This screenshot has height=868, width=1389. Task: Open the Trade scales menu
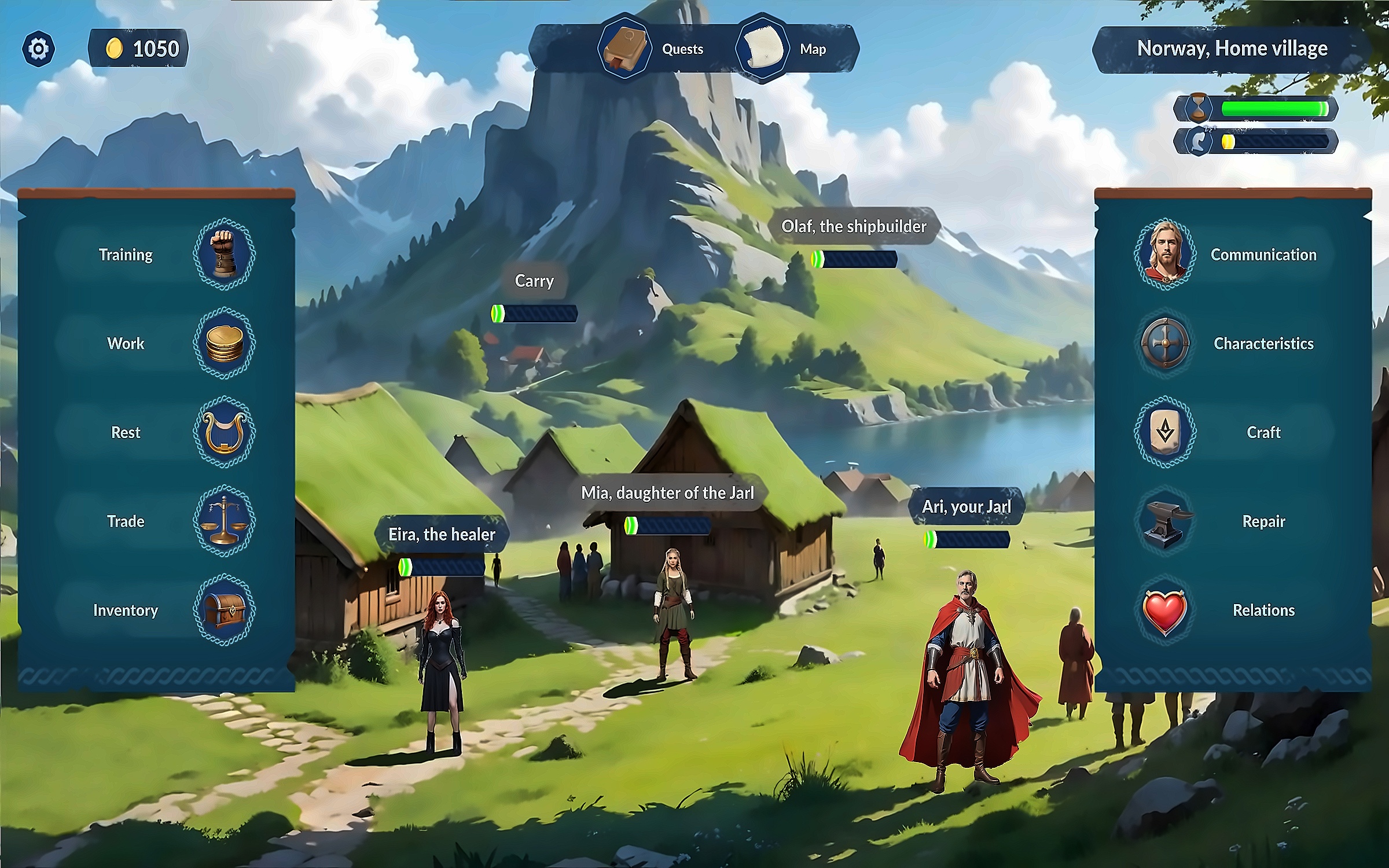click(224, 521)
